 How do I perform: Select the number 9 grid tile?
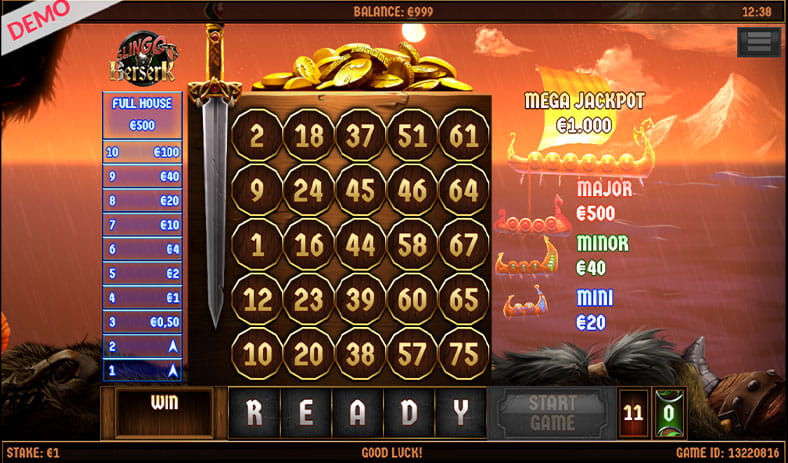click(257, 190)
